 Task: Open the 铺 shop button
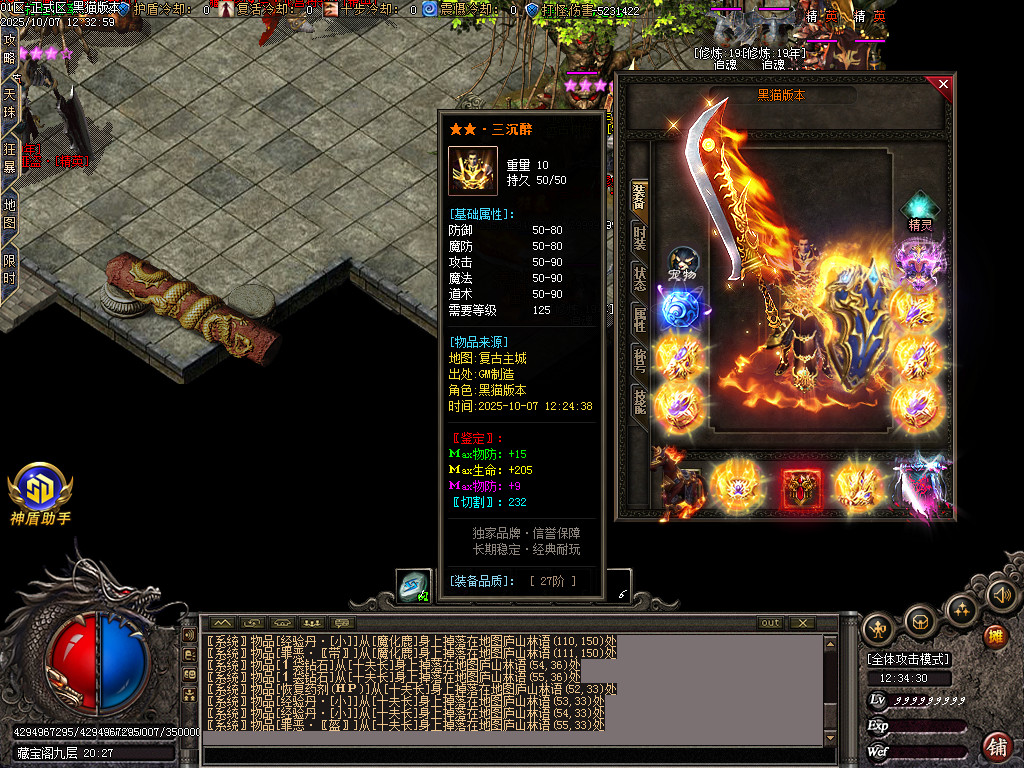pyautogui.click(x=996, y=746)
